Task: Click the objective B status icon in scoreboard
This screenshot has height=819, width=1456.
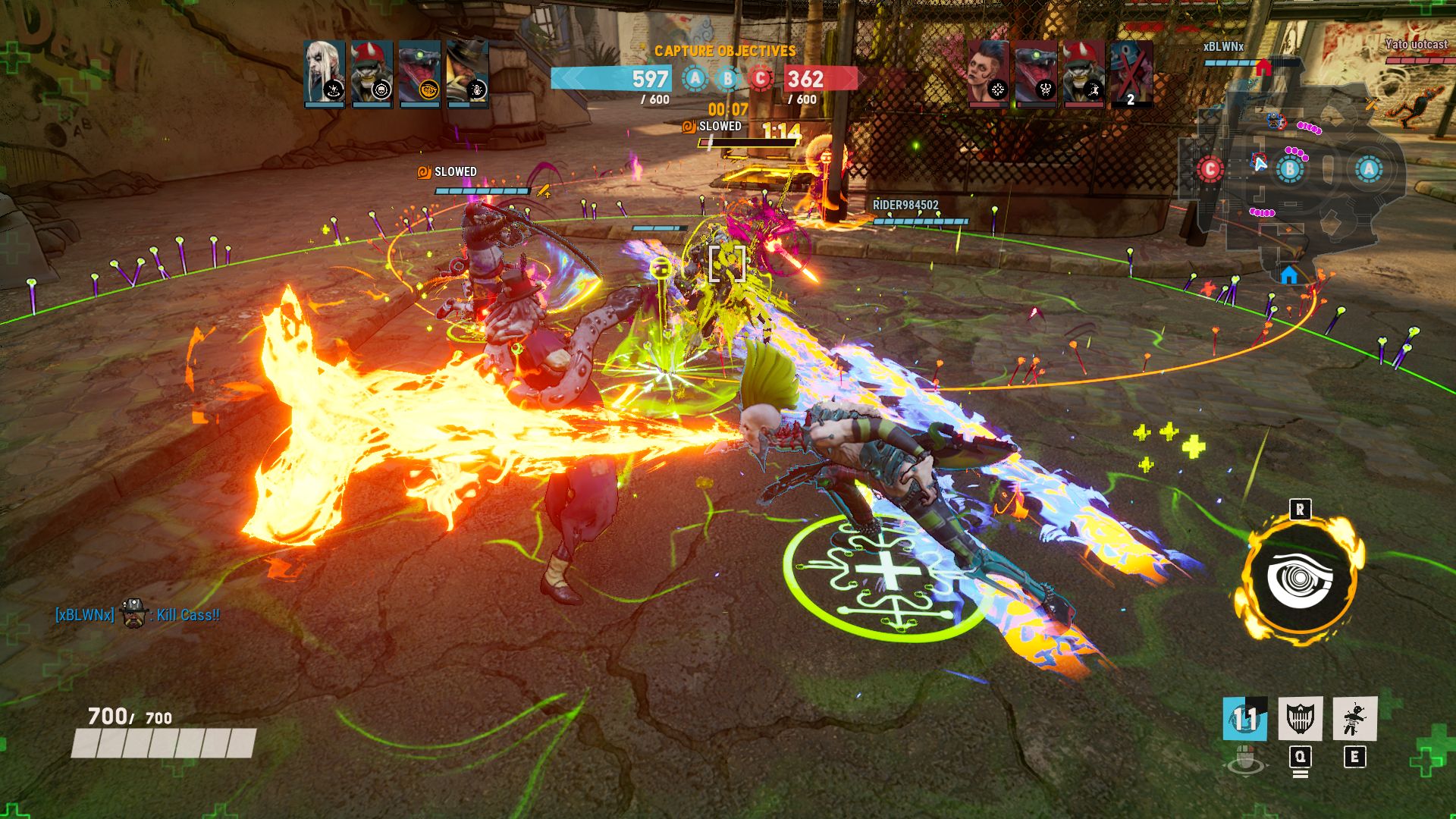Action: coord(727,79)
